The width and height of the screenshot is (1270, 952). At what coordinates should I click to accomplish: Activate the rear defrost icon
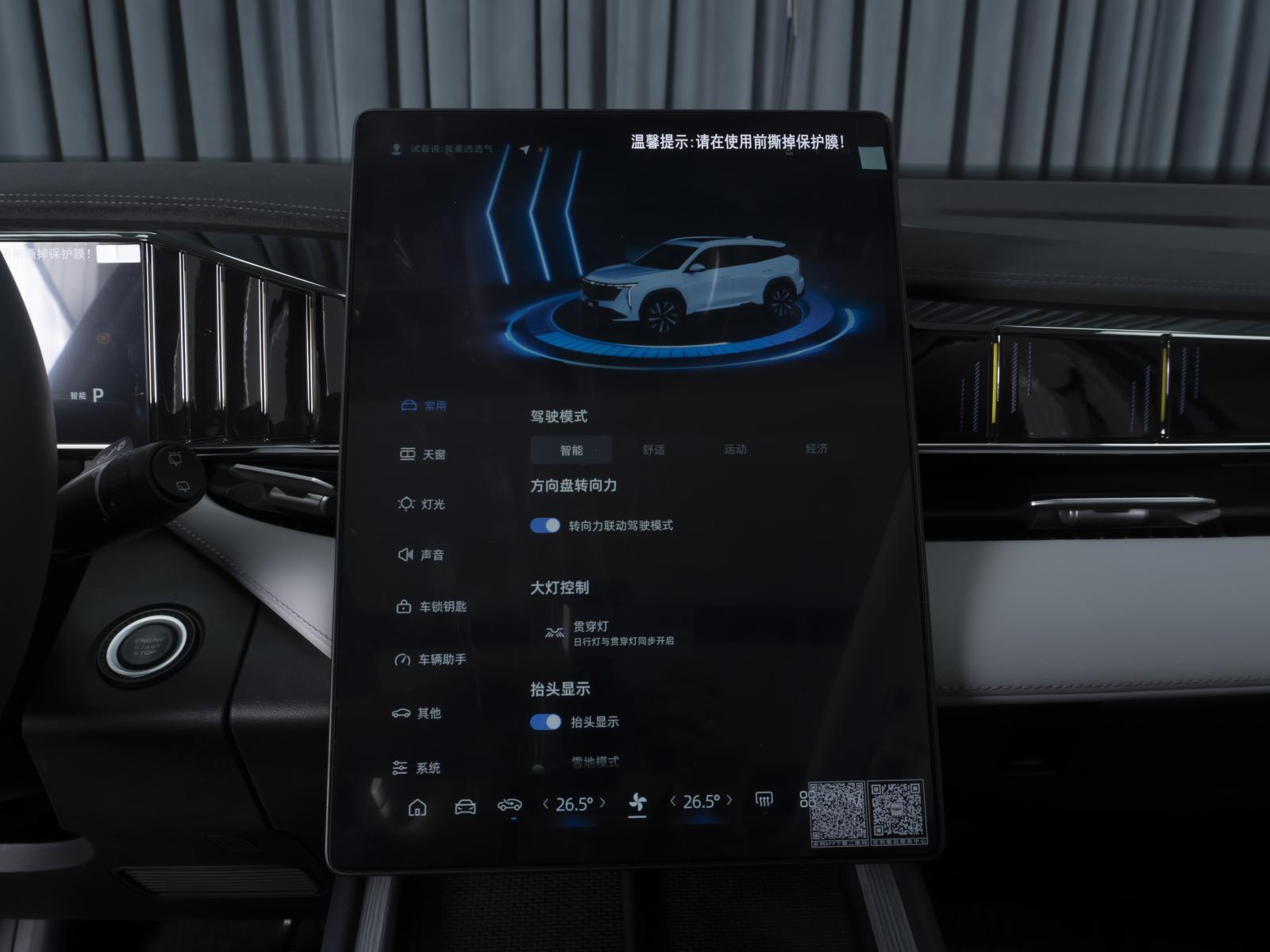click(764, 800)
